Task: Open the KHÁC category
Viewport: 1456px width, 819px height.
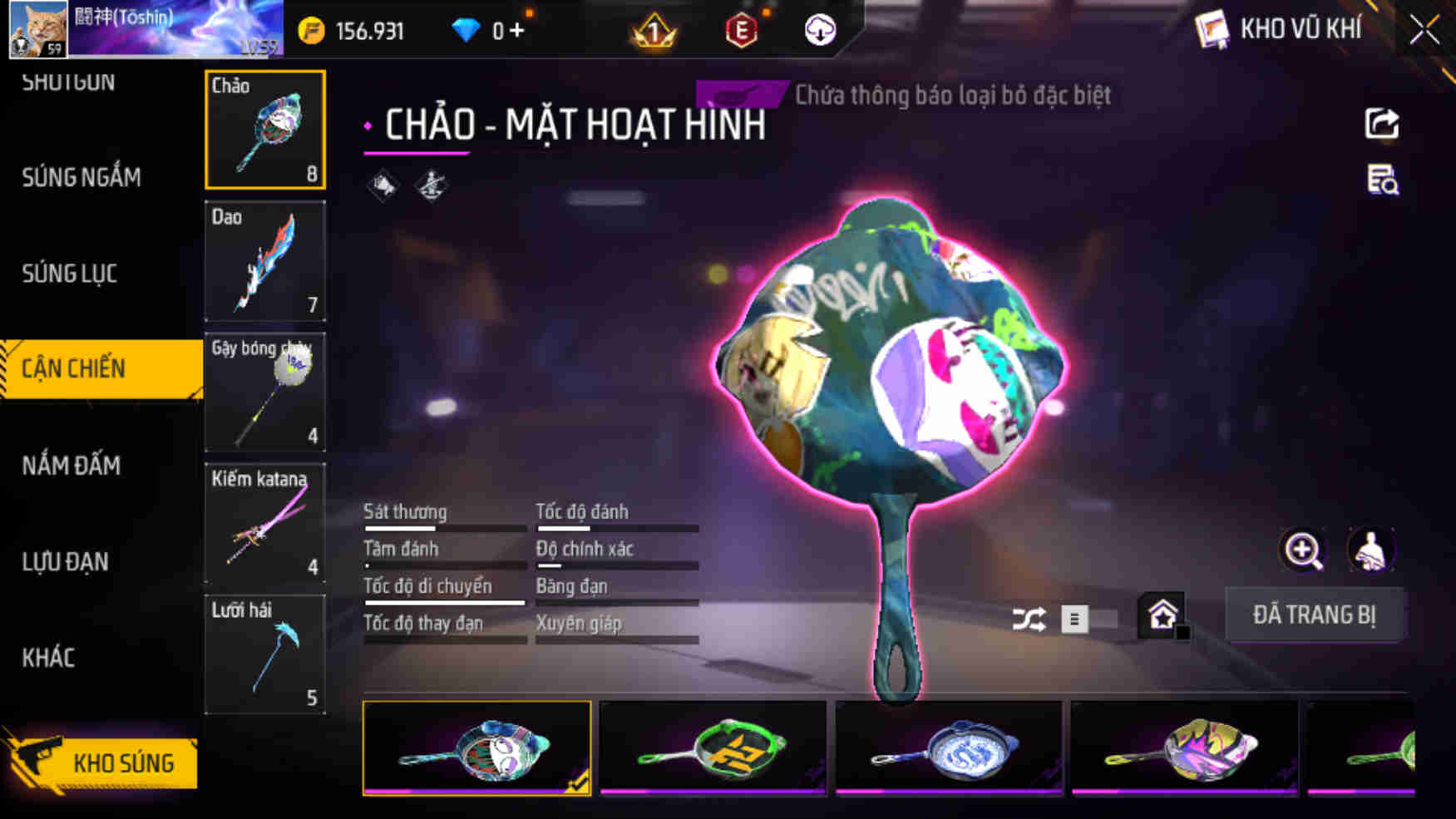Action: (52, 658)
